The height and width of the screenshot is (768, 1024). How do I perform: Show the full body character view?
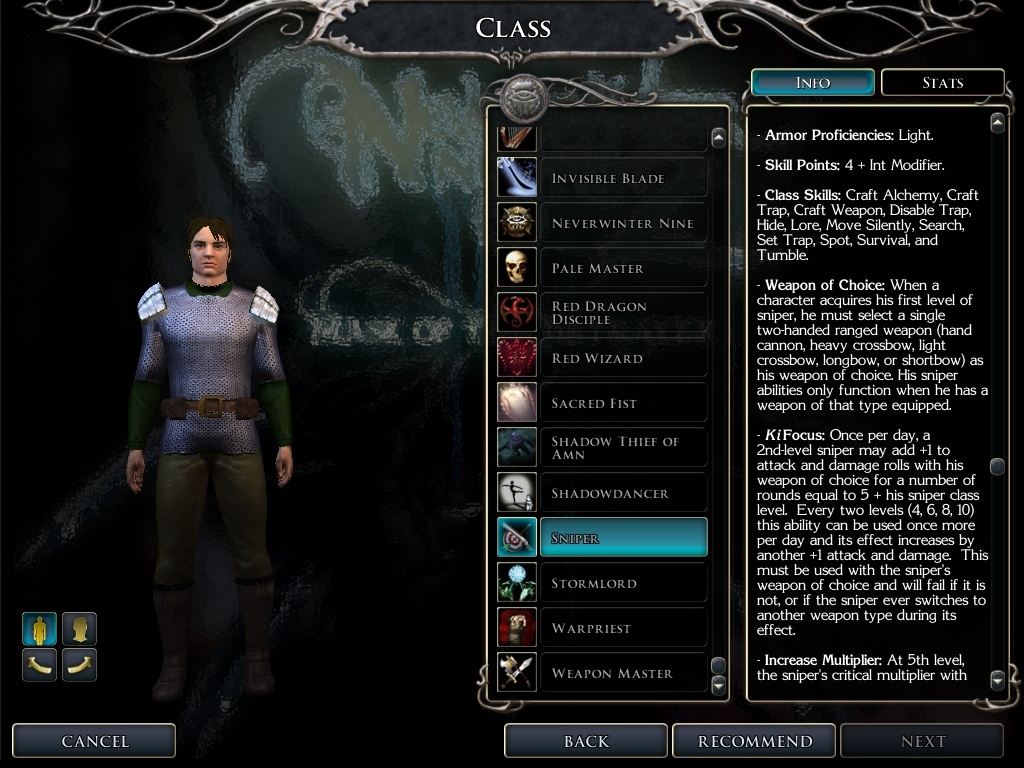[x=39, y=629]
